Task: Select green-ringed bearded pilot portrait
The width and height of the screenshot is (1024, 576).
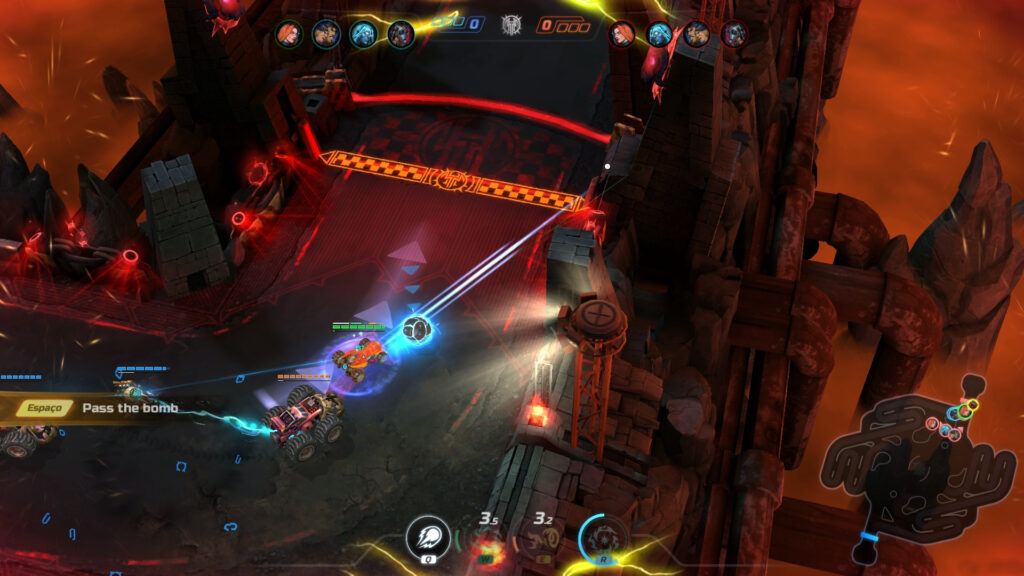Action: pyautogui.click(x=326, y=34)
